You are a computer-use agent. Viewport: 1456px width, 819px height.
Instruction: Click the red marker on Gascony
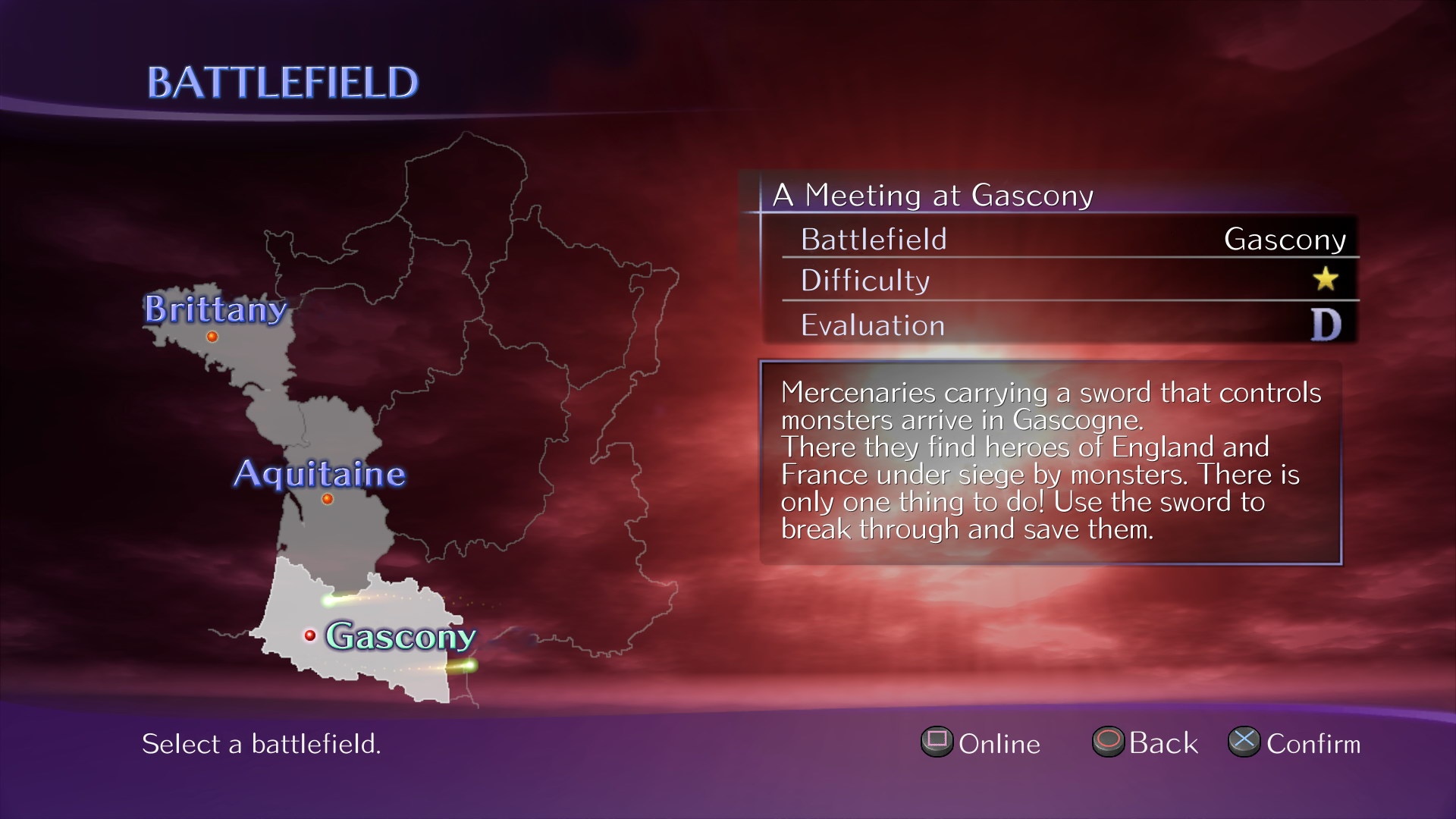pyautogui.click(x=312, y=634)
